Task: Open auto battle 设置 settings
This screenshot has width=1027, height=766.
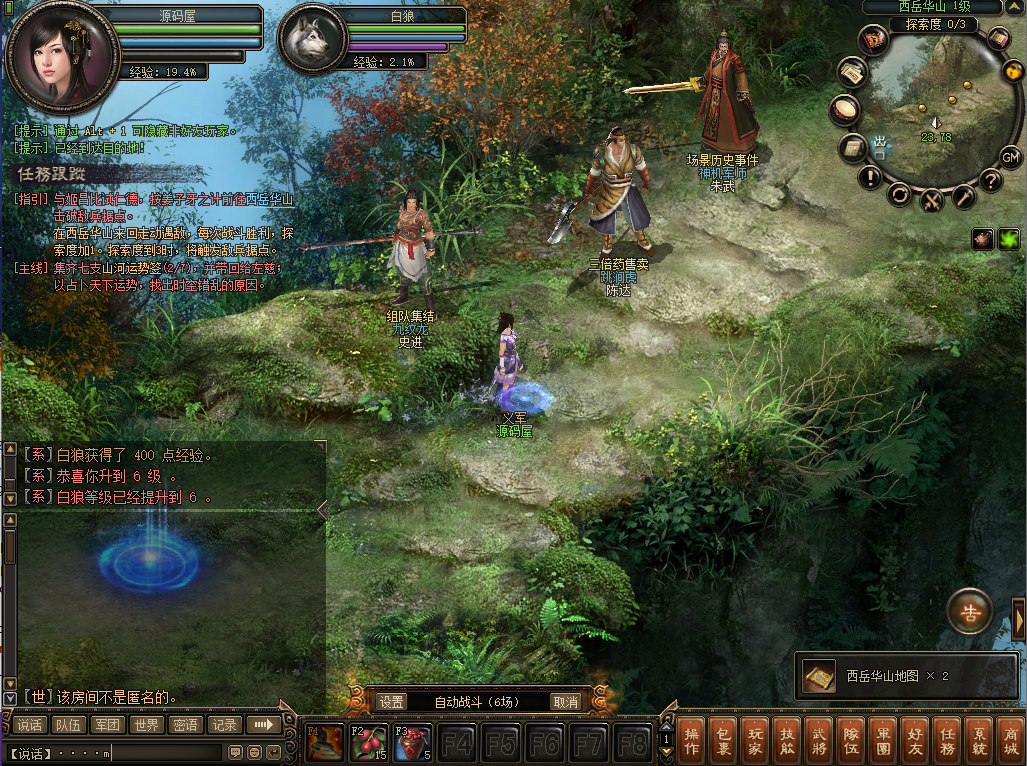Action: tap(391, 702)
